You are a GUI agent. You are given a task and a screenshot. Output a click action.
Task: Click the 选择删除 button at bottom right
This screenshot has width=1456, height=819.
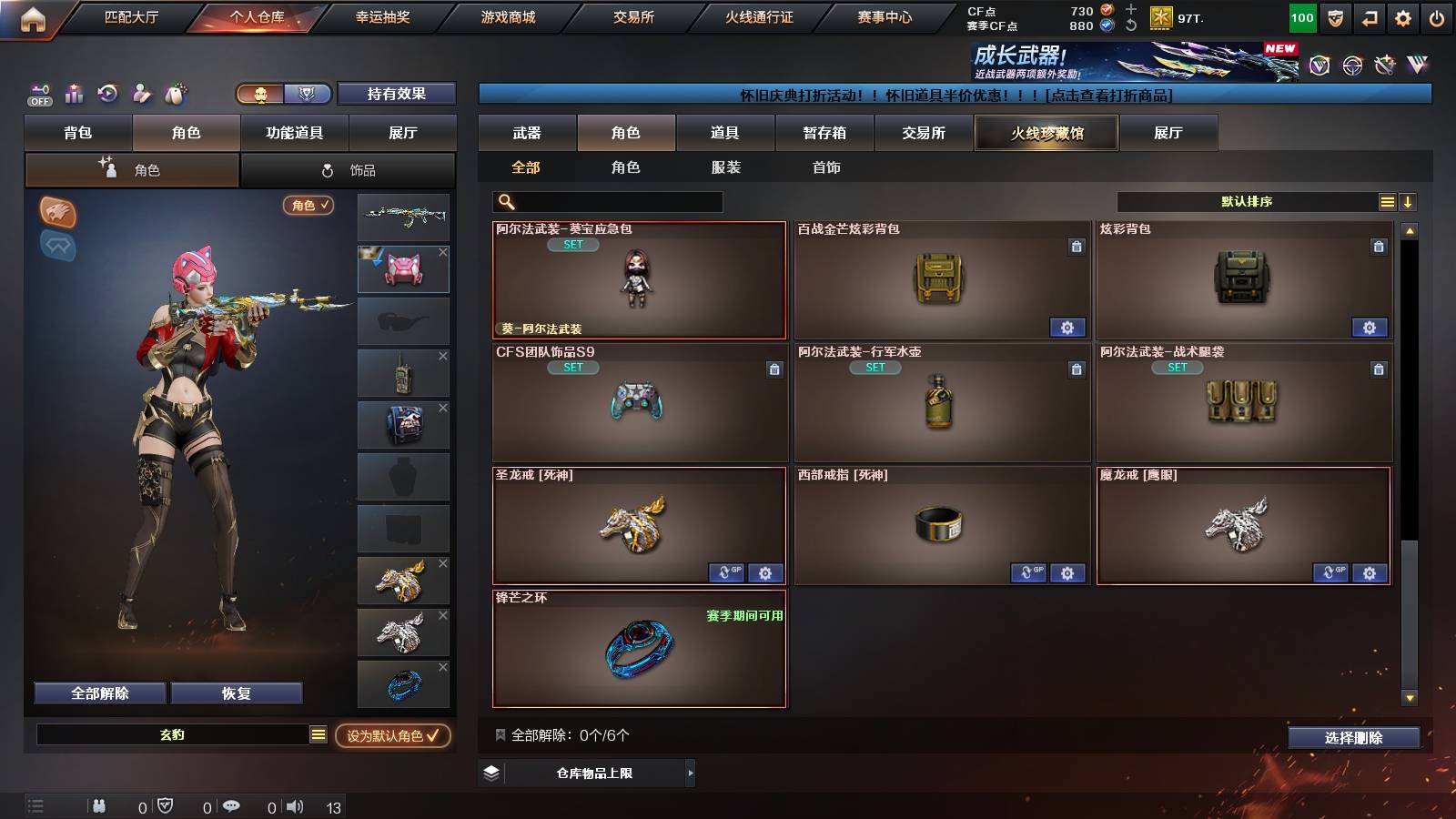(1354, 738)
